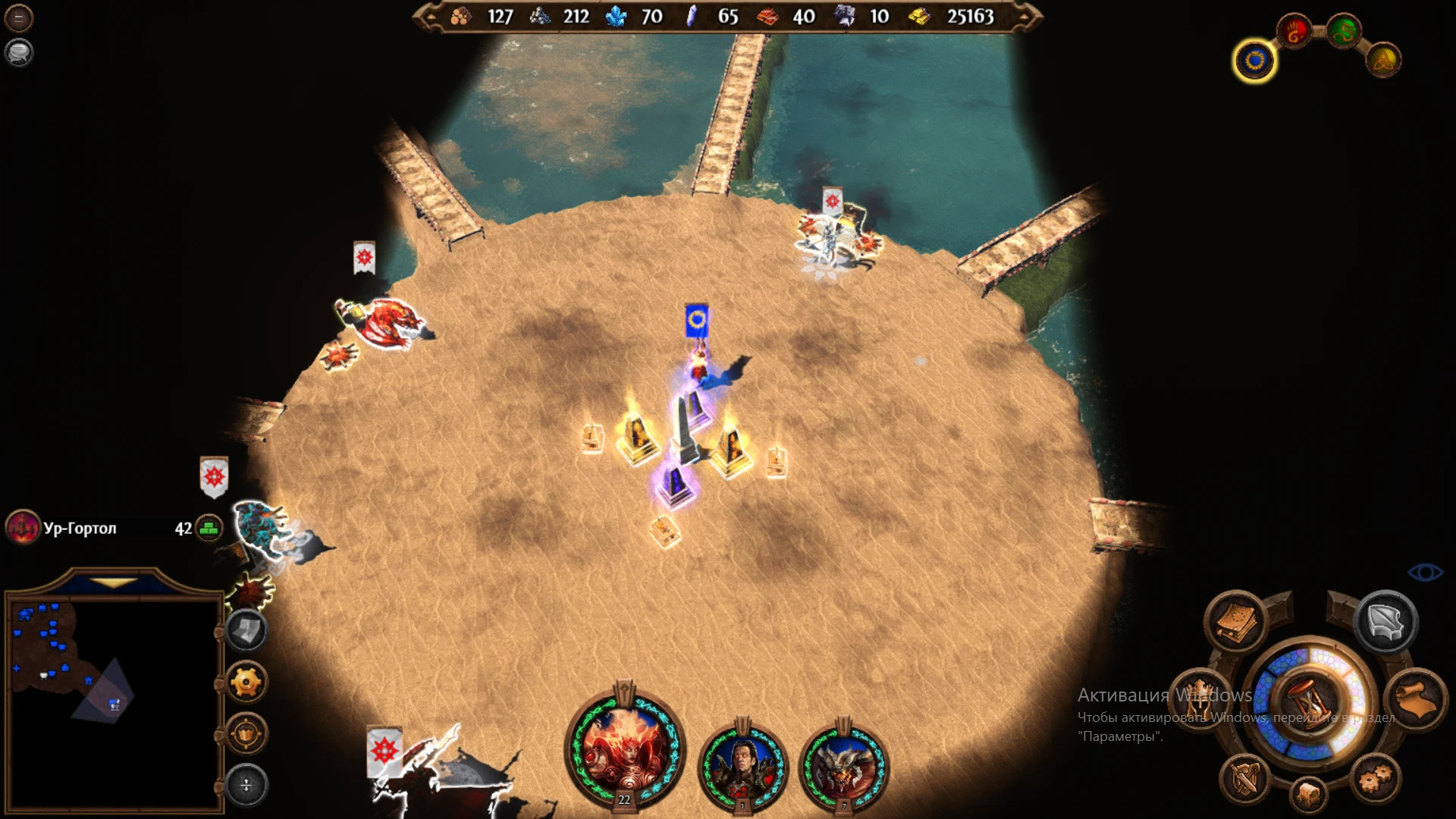Toggle the terrain layer button next to minimap

coord(246,630)
